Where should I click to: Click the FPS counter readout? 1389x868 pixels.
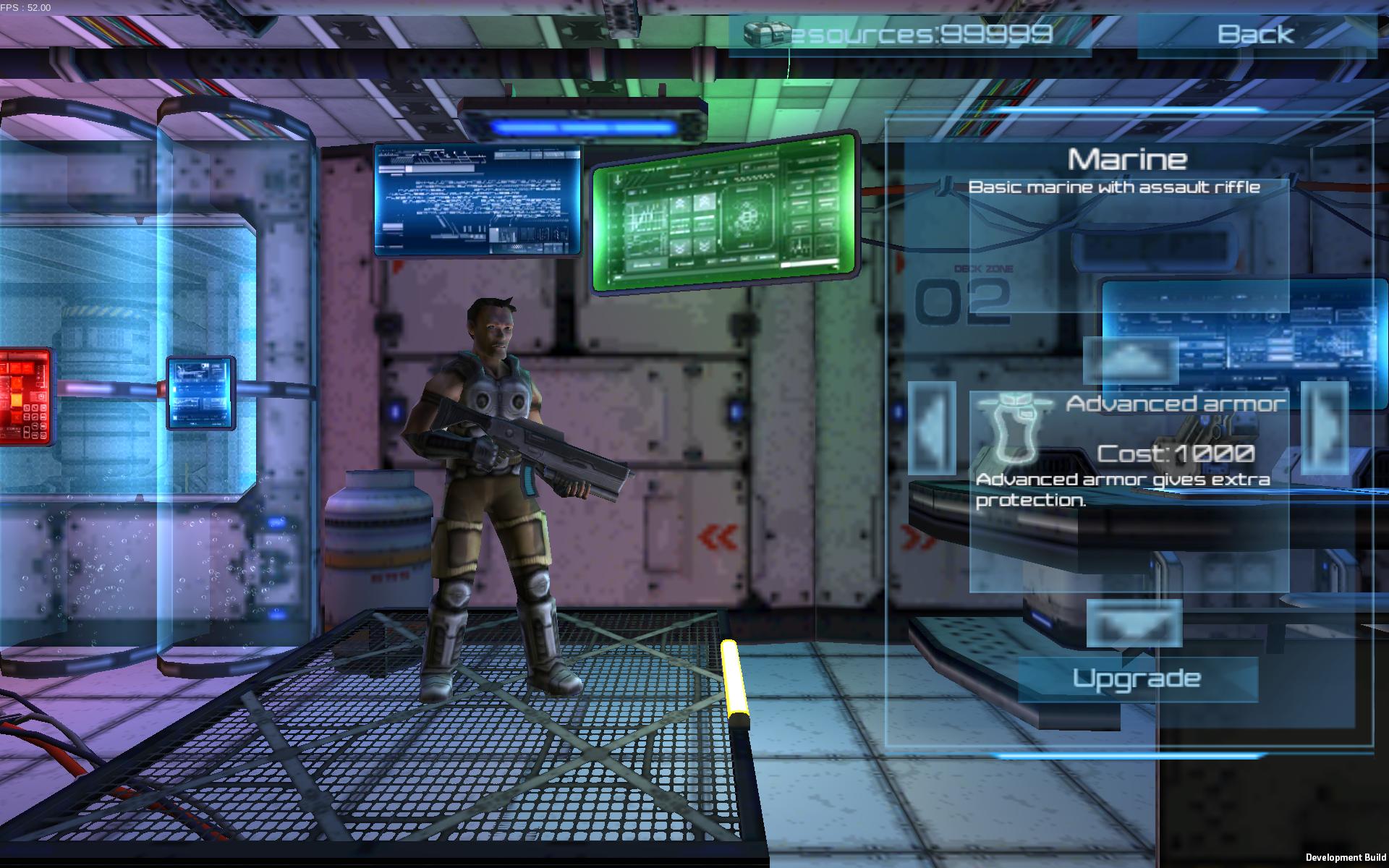pyautogui.click(x=25, y=6)
